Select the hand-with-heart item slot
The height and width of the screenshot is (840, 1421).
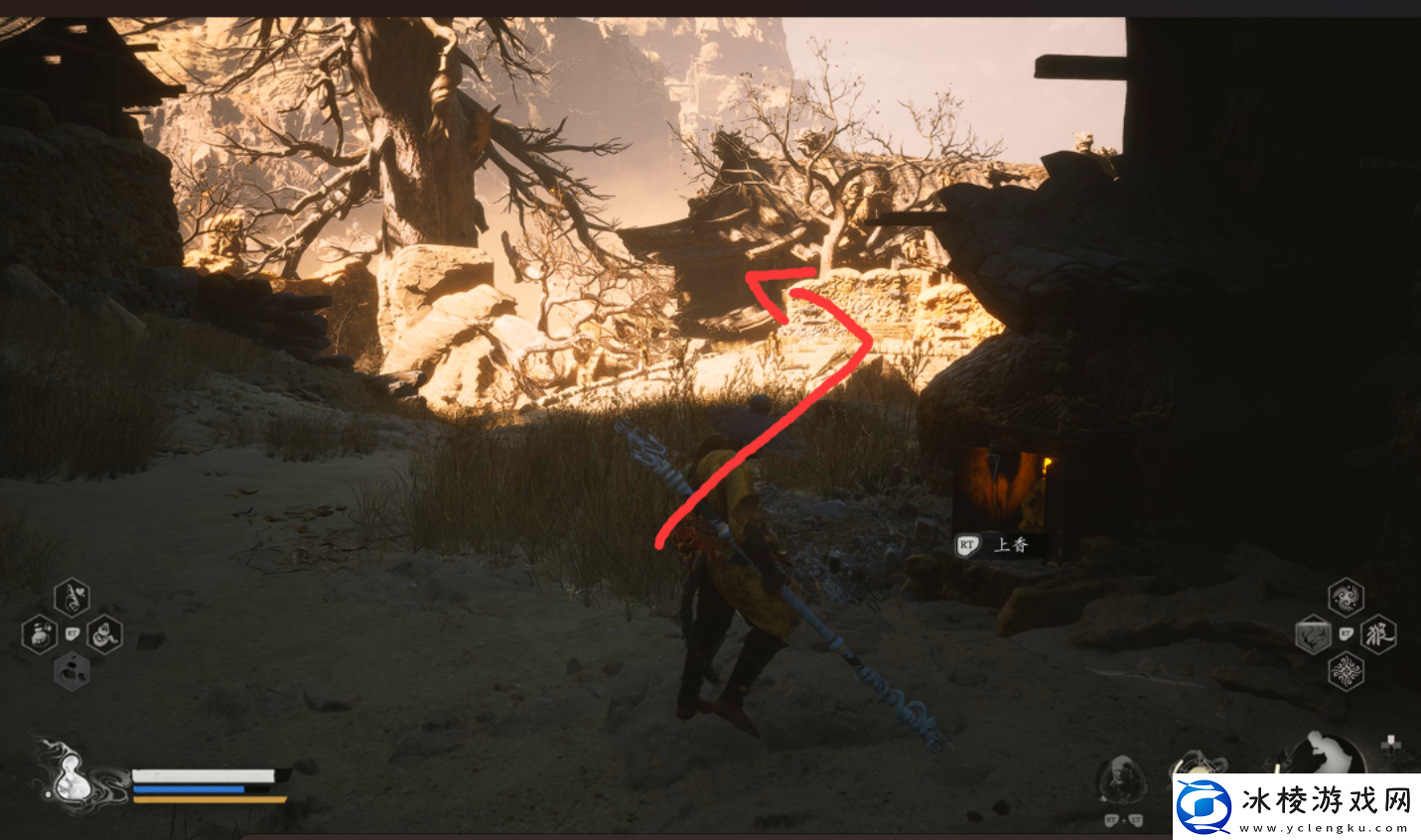coord(71,597)
